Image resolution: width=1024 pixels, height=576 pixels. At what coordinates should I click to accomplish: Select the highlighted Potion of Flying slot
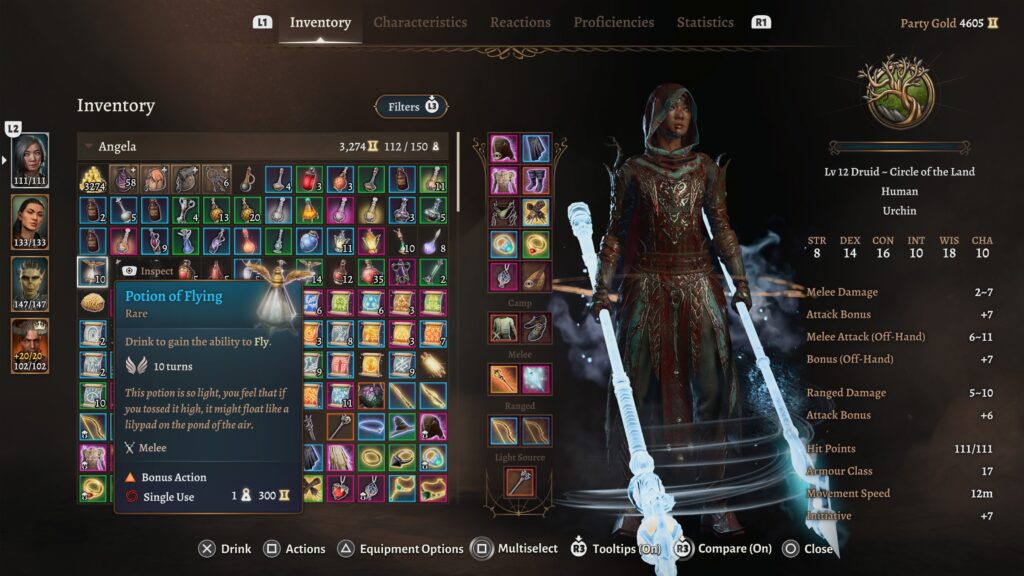click(x=93, y=272)
